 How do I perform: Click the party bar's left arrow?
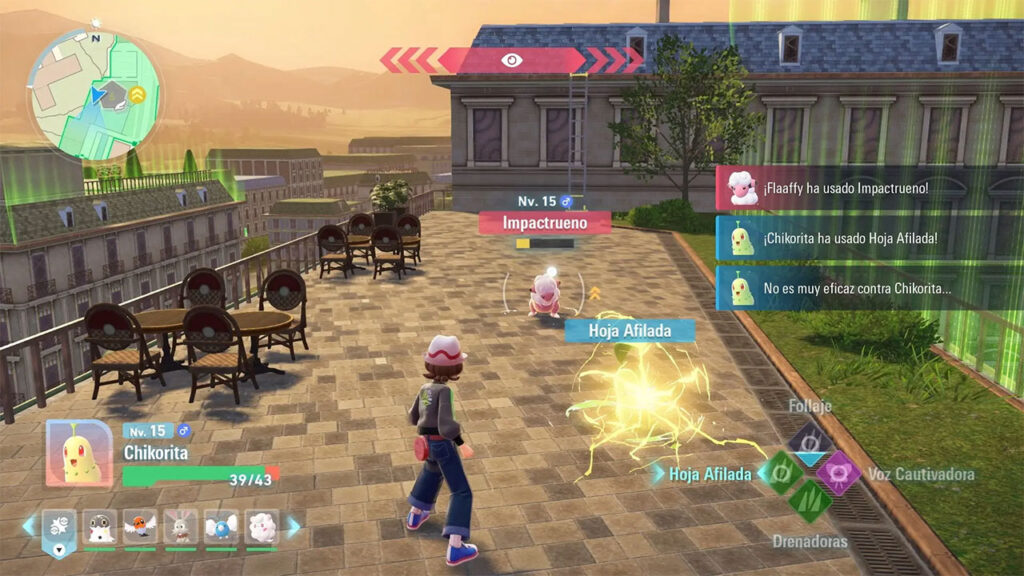tap(29, 526)
